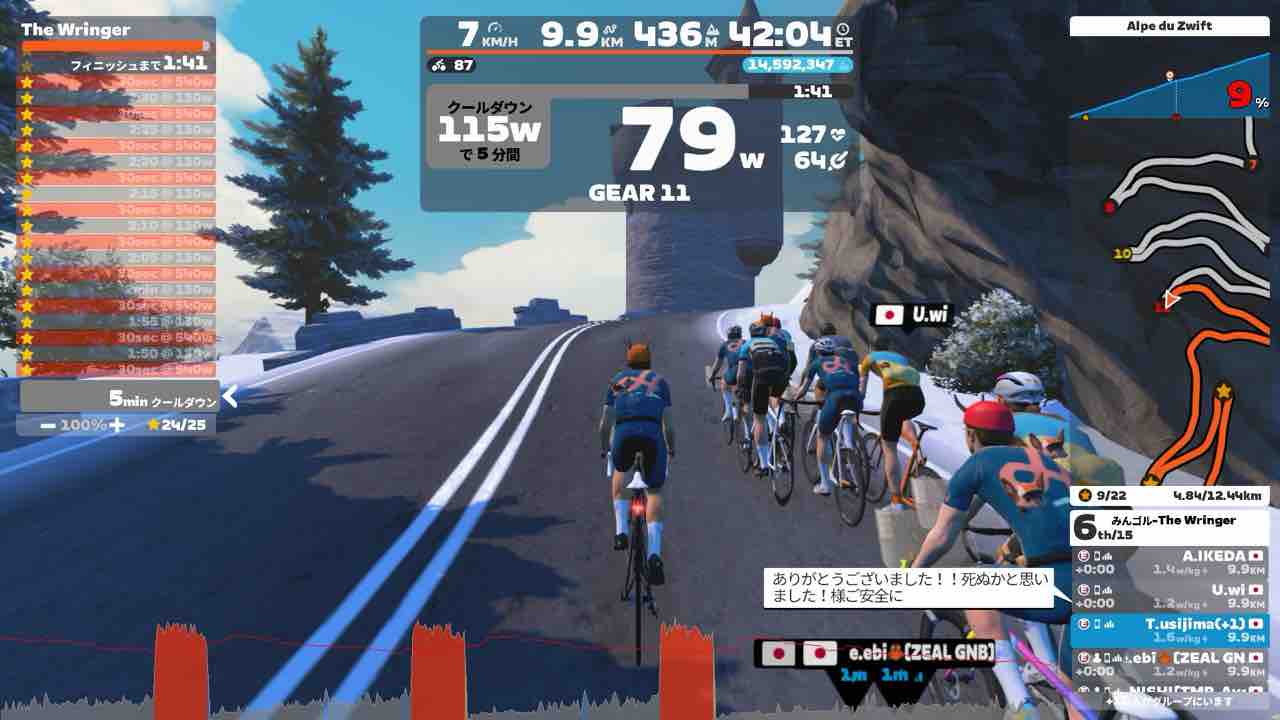This screenshot has height=720, width=1280.
Task: Open the chat message bubble
Action: coord(910,588)
